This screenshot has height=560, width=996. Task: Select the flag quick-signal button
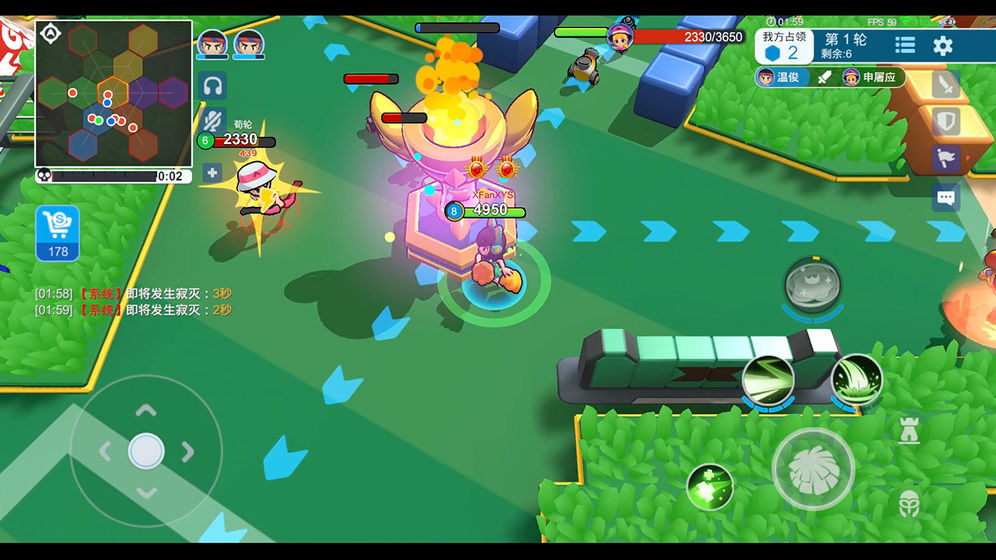[945, 159]
